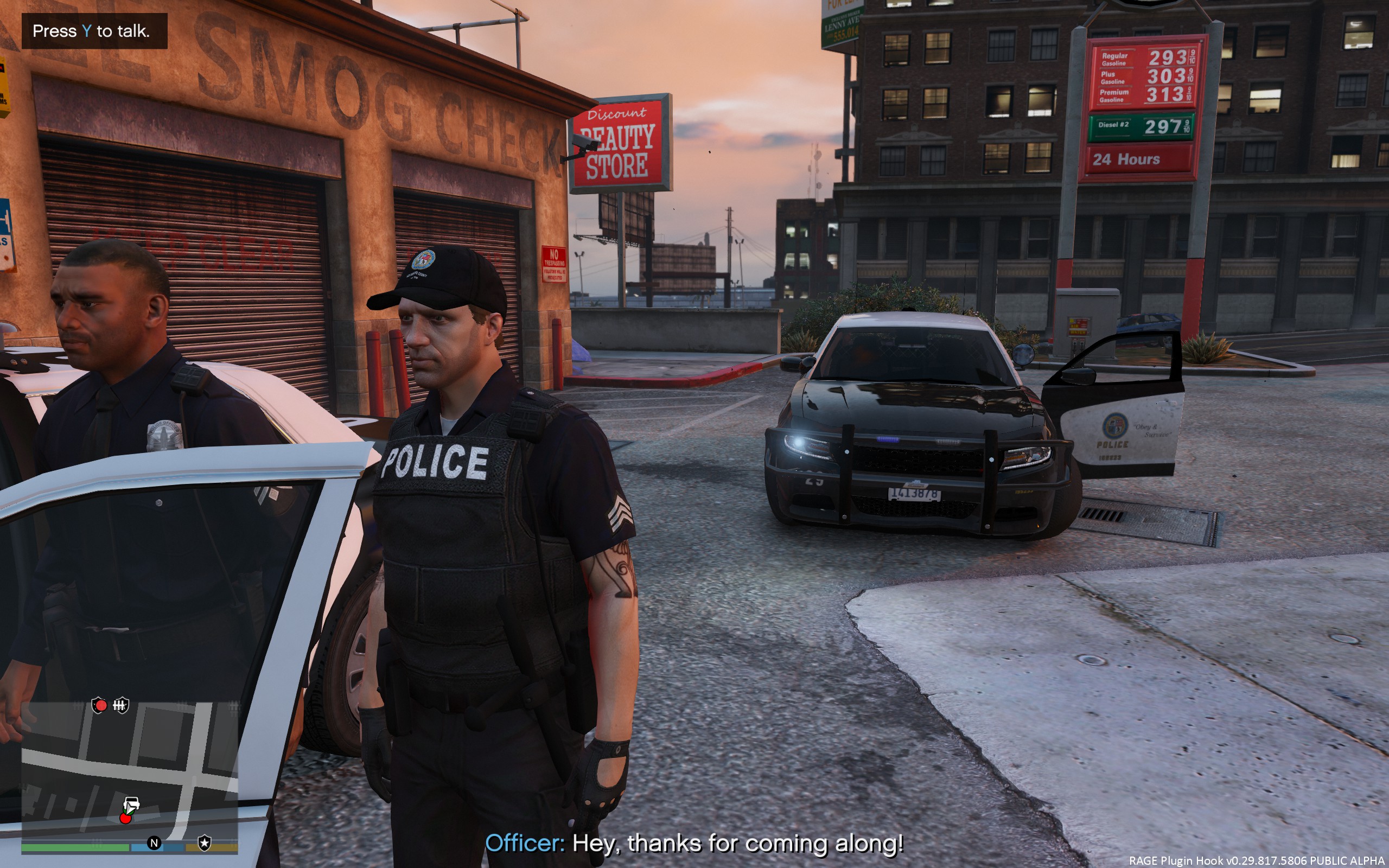Click the jail bars shield blip

tap(120, 705)
